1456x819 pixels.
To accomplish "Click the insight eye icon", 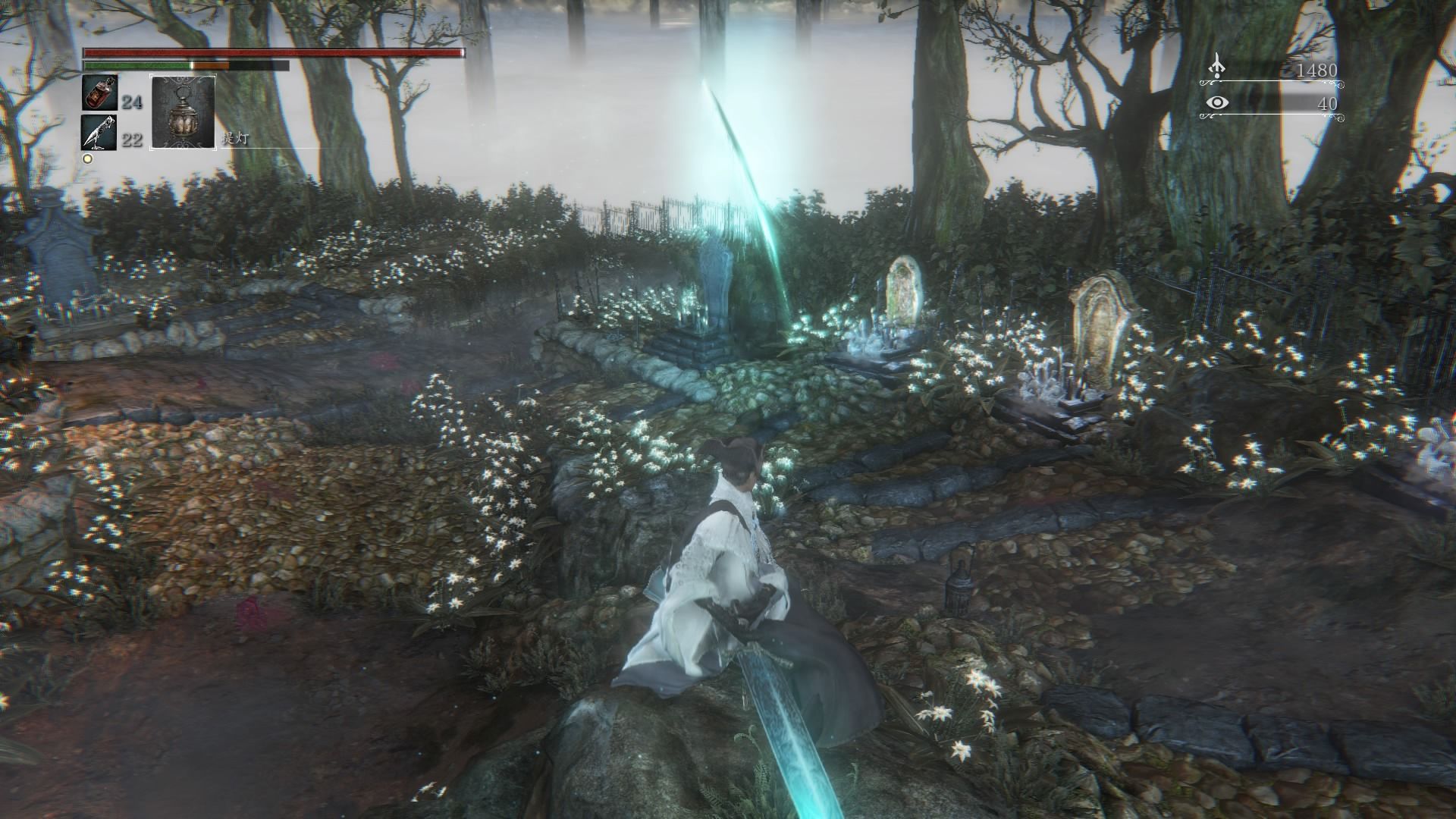I will [x=1218, y=102].
